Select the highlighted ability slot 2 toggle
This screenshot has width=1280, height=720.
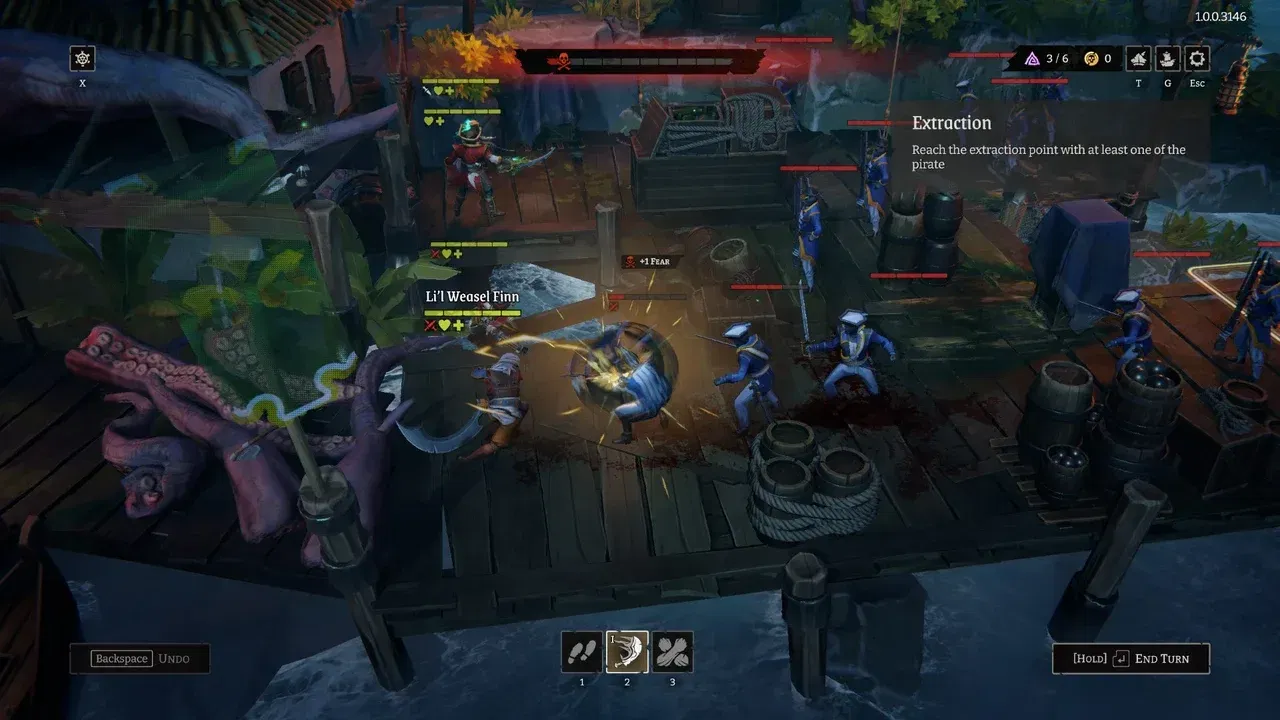[627, 652]
